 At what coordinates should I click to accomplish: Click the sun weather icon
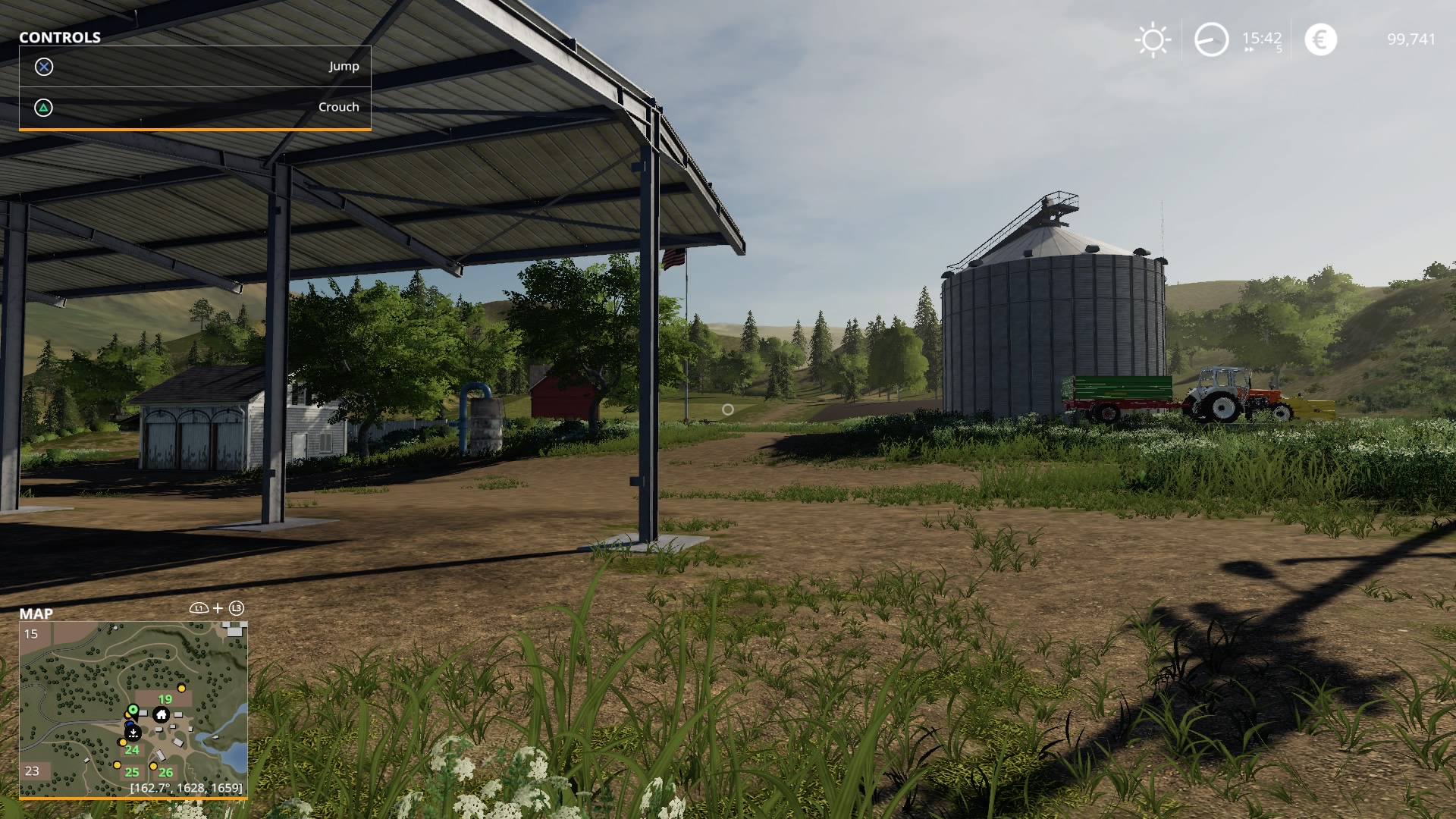point(1152,39)
